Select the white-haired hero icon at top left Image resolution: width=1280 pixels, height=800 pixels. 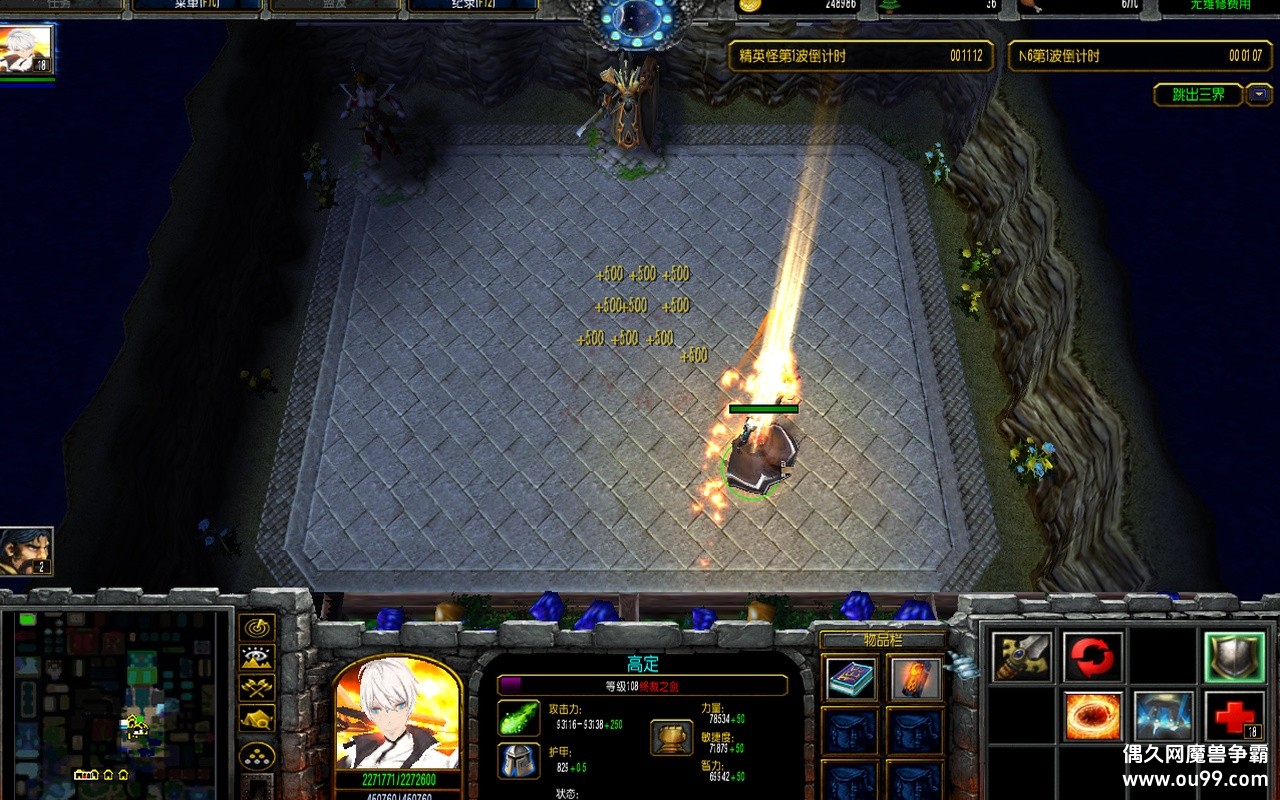click(27, 50)
